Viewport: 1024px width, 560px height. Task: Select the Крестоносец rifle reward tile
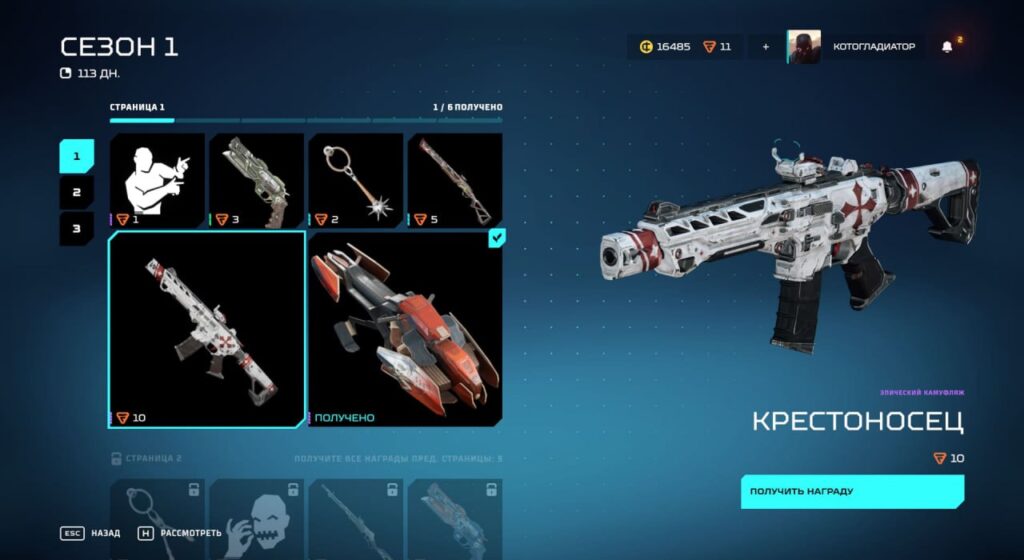(x=207, y=329)
